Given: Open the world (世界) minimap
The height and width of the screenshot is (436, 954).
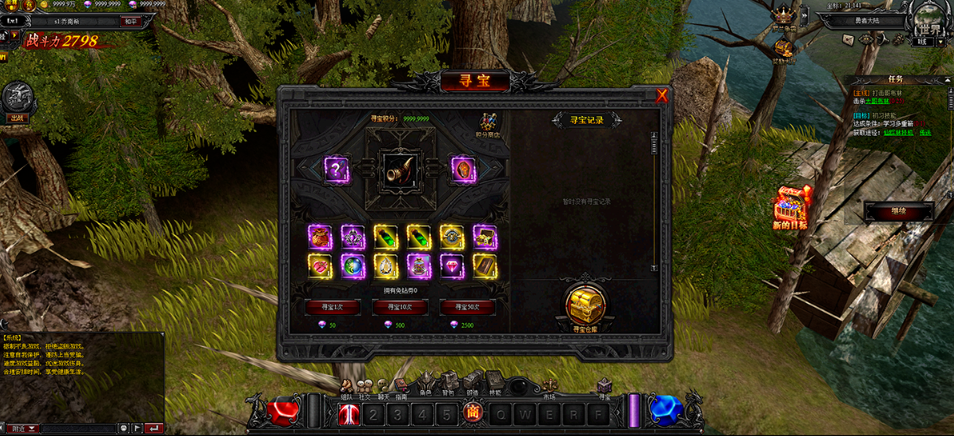Looking at the screenshot, I should (x=929, y=22).
